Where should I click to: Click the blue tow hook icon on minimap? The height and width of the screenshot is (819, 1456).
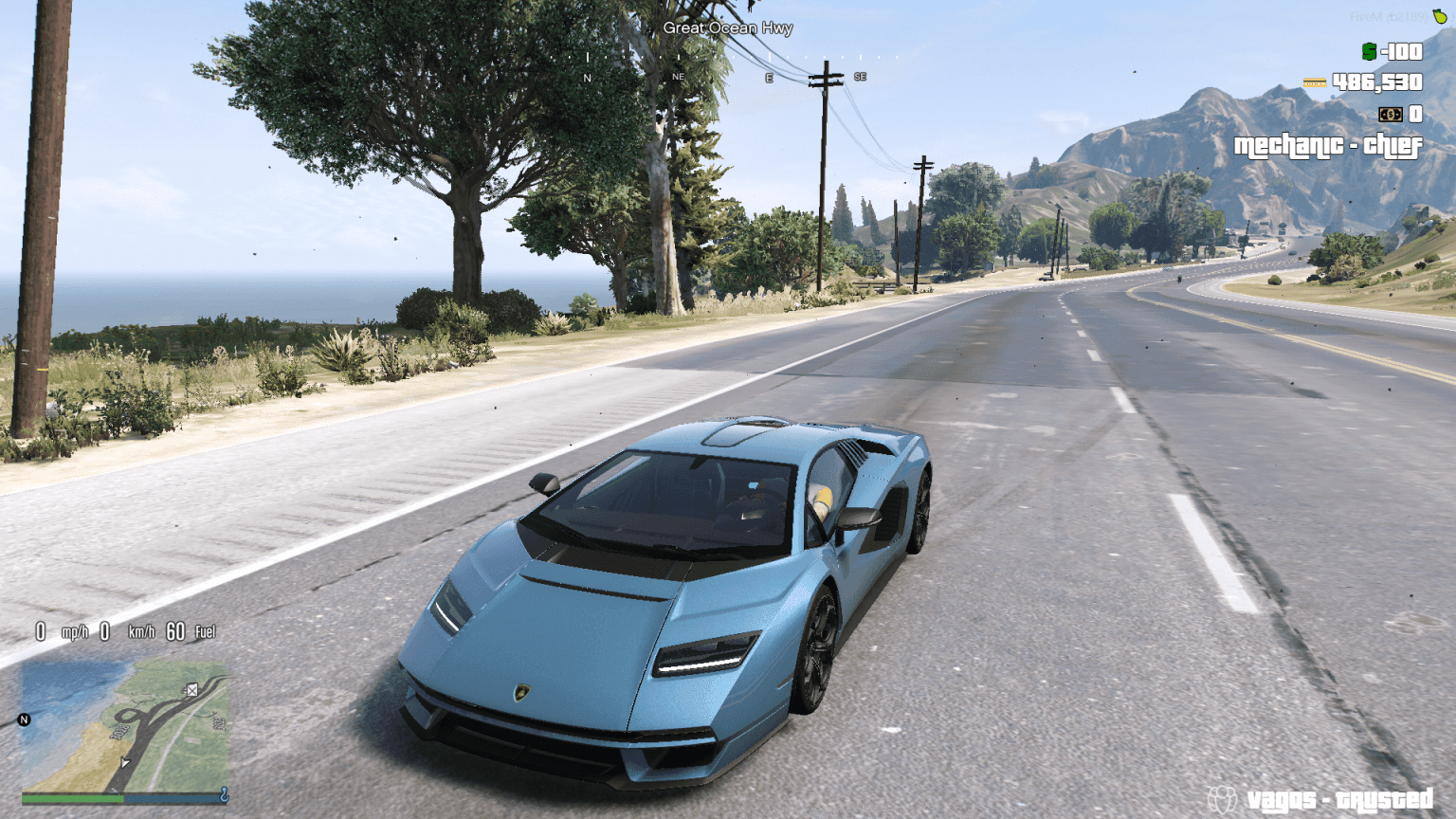tap(225, 794)
